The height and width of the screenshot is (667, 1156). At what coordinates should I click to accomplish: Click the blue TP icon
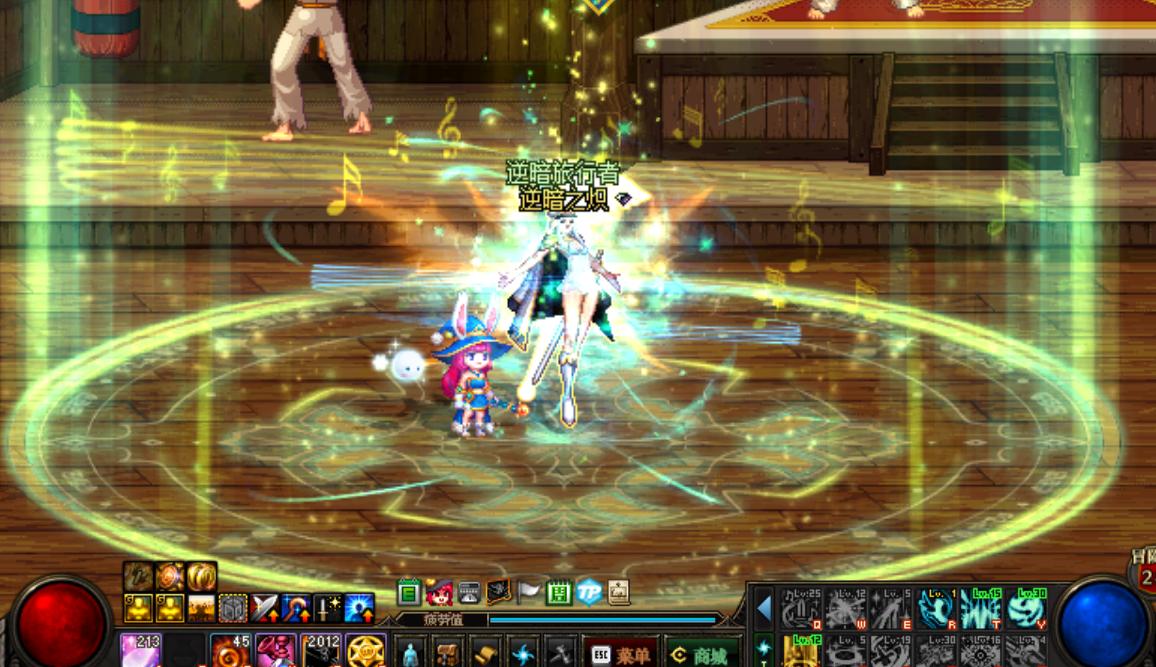pos(588,592)
